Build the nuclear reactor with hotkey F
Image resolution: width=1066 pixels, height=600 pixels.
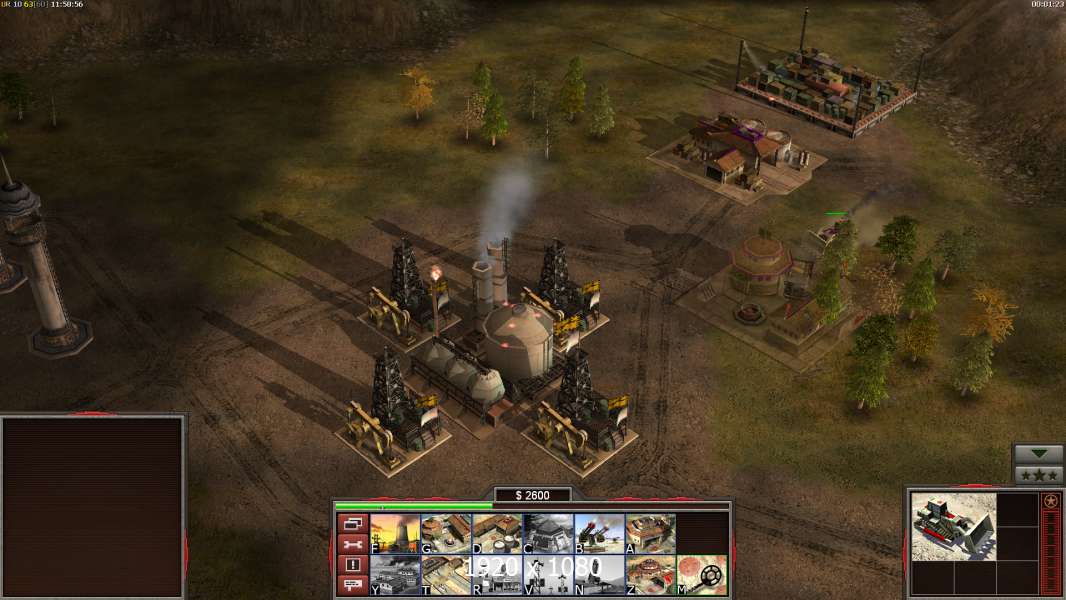(395, 534)
